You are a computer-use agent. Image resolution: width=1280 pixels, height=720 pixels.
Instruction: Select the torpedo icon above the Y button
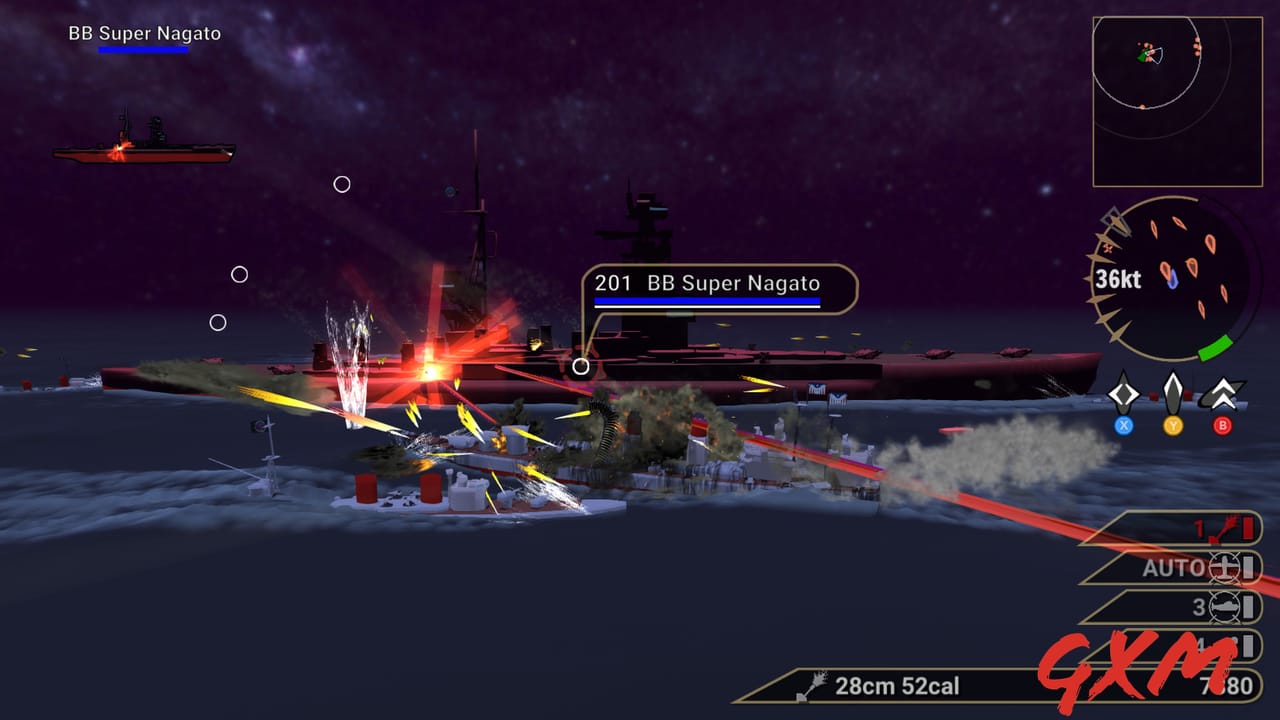pyautogui.click(x=1171, y=394)
